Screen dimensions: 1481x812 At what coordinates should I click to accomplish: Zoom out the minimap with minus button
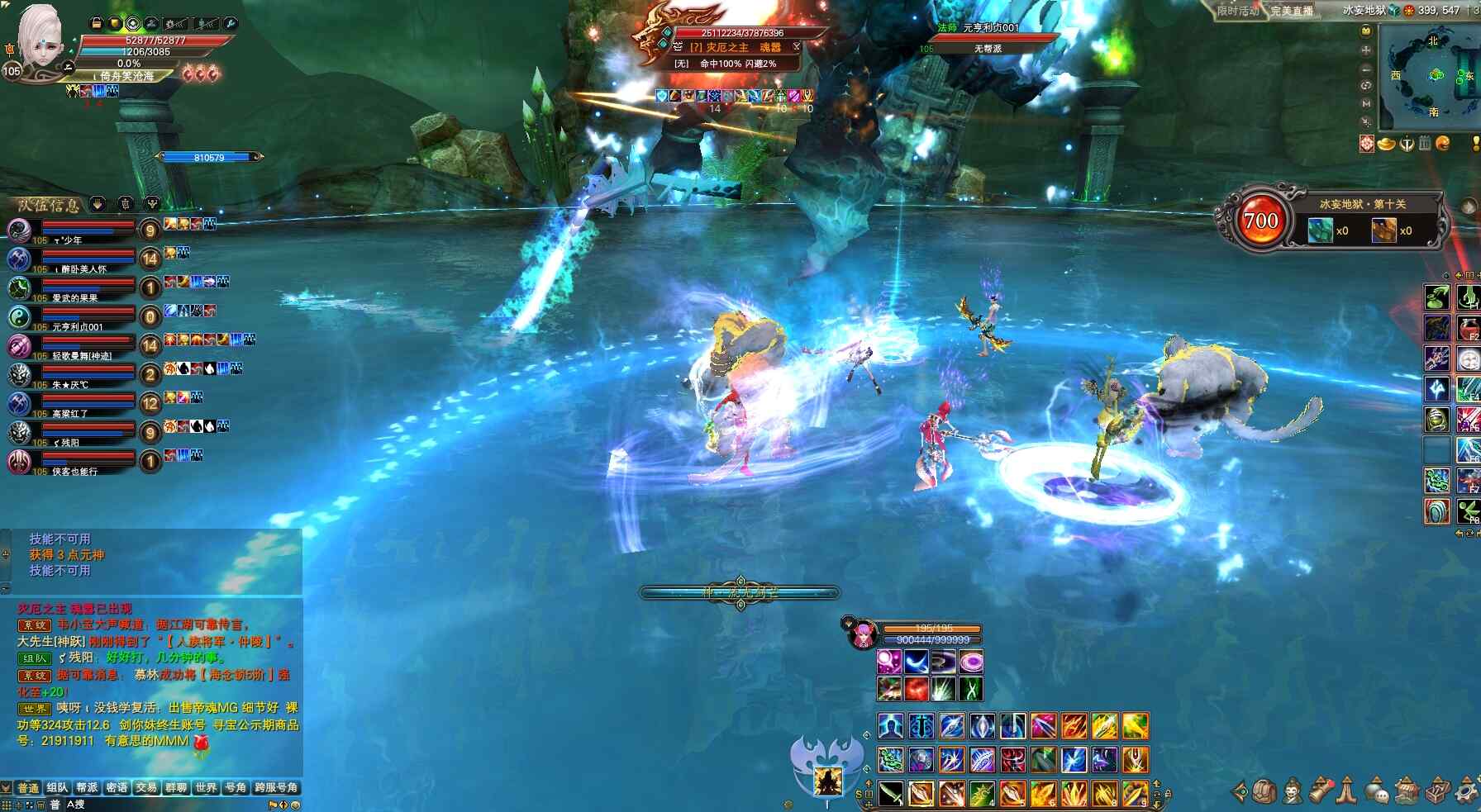tap(1366, 68)
